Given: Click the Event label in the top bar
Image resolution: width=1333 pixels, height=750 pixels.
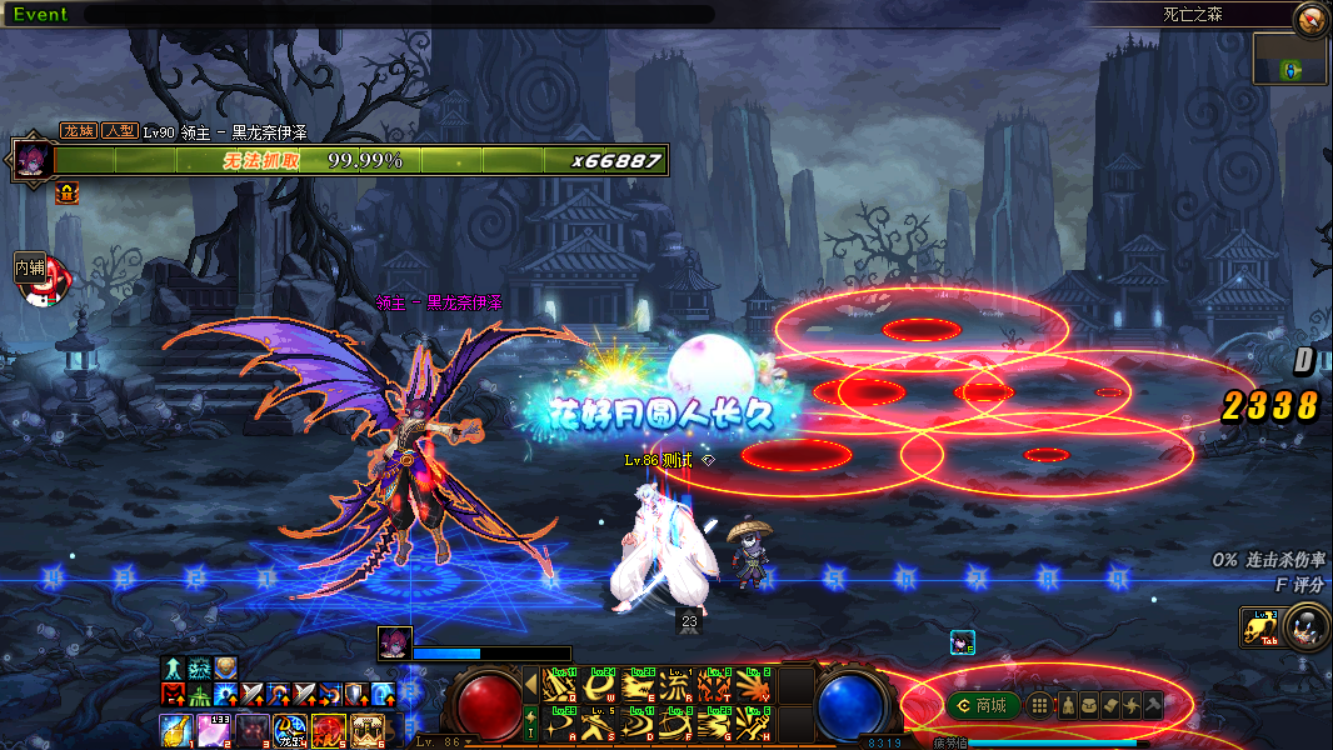Looking at the screenshot, I should tap(41, 14).
